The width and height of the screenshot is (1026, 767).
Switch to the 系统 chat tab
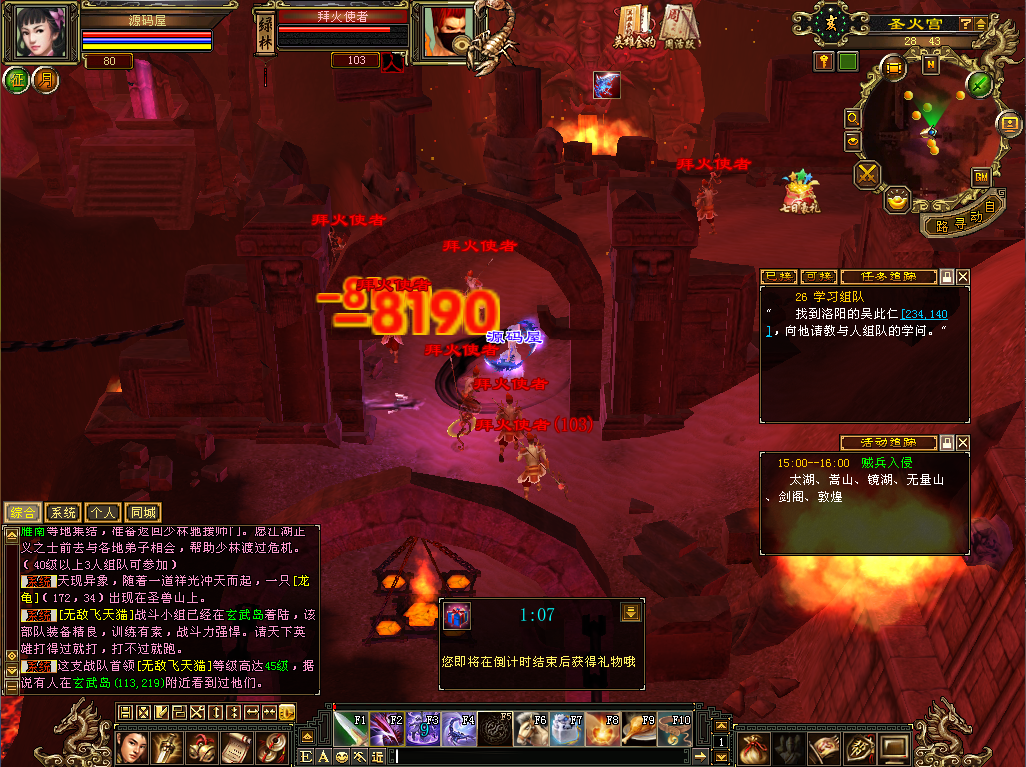pyautogui.click(x=62, y=513)
